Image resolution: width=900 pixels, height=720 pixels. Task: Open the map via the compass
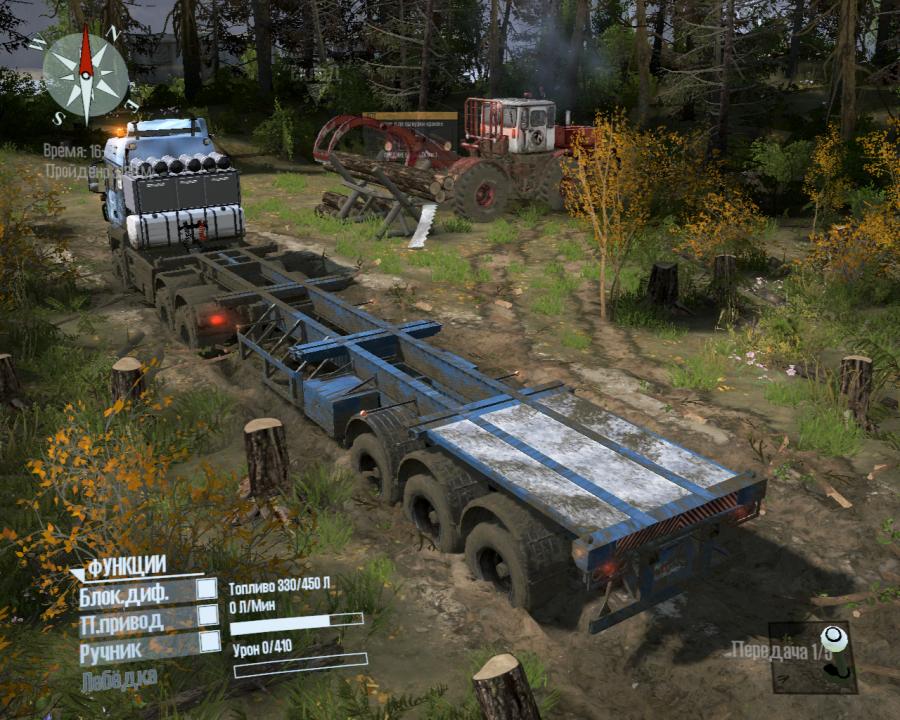pos(86,77)
